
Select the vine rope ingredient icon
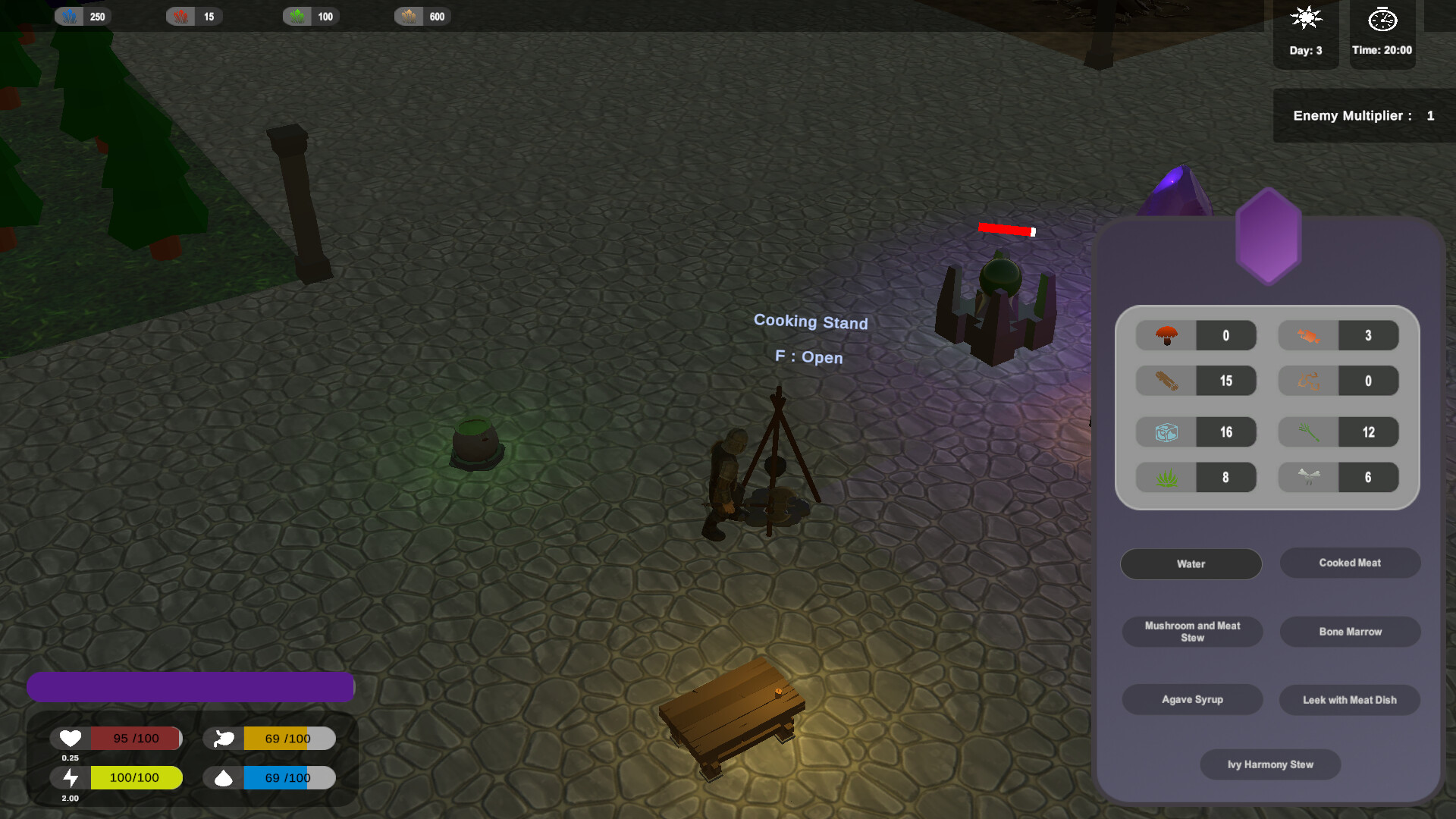click(1307, 381)
